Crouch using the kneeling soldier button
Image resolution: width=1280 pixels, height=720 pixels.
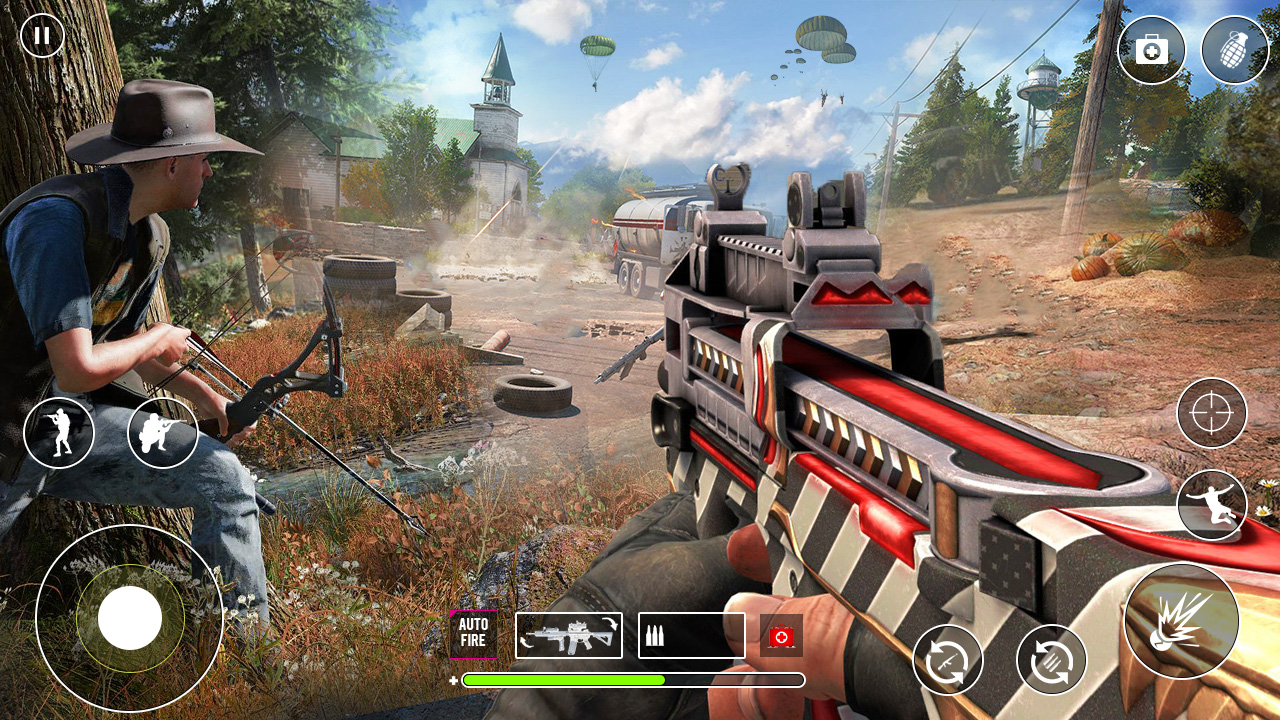click(x=162, y=433)
